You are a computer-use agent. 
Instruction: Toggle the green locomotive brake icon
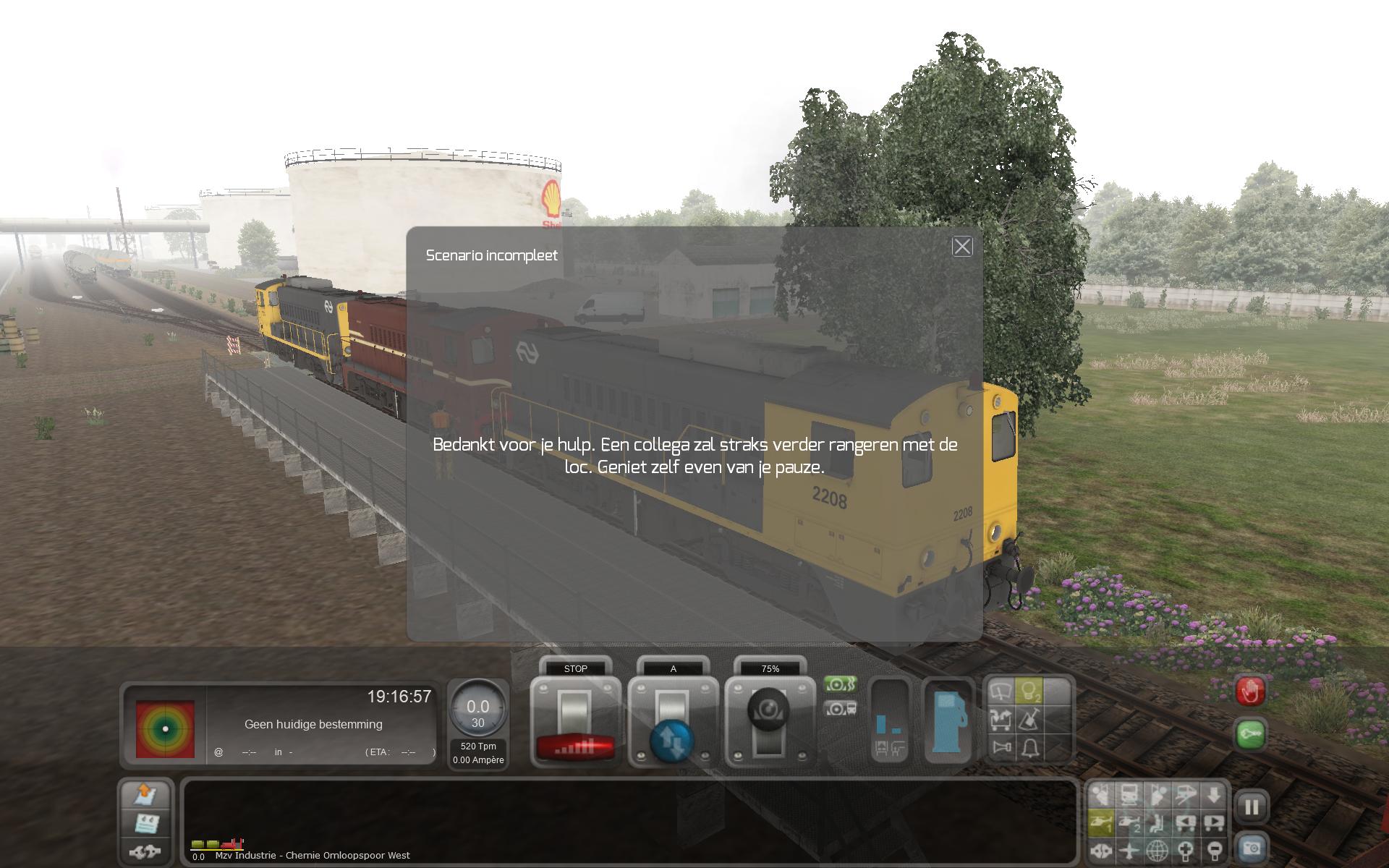[839, 684]
